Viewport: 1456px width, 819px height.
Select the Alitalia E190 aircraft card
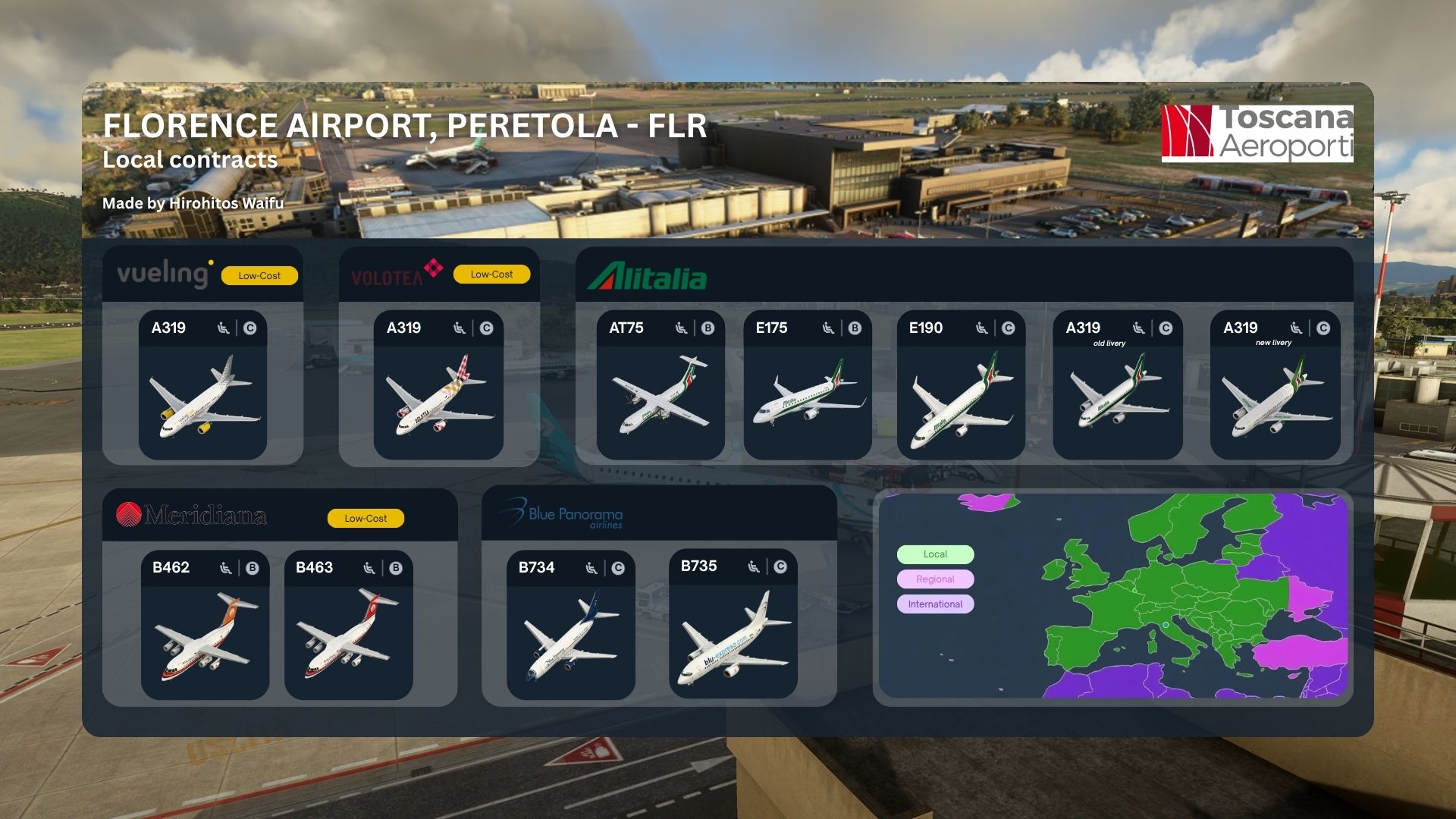click(x=961, y=385)
